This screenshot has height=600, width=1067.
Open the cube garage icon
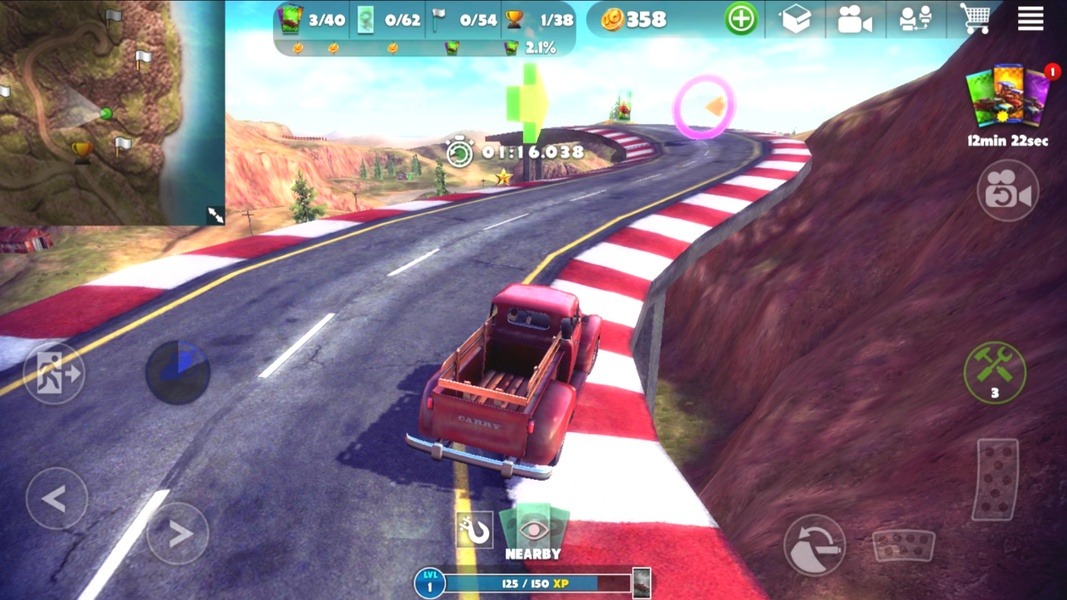(795, 19)
